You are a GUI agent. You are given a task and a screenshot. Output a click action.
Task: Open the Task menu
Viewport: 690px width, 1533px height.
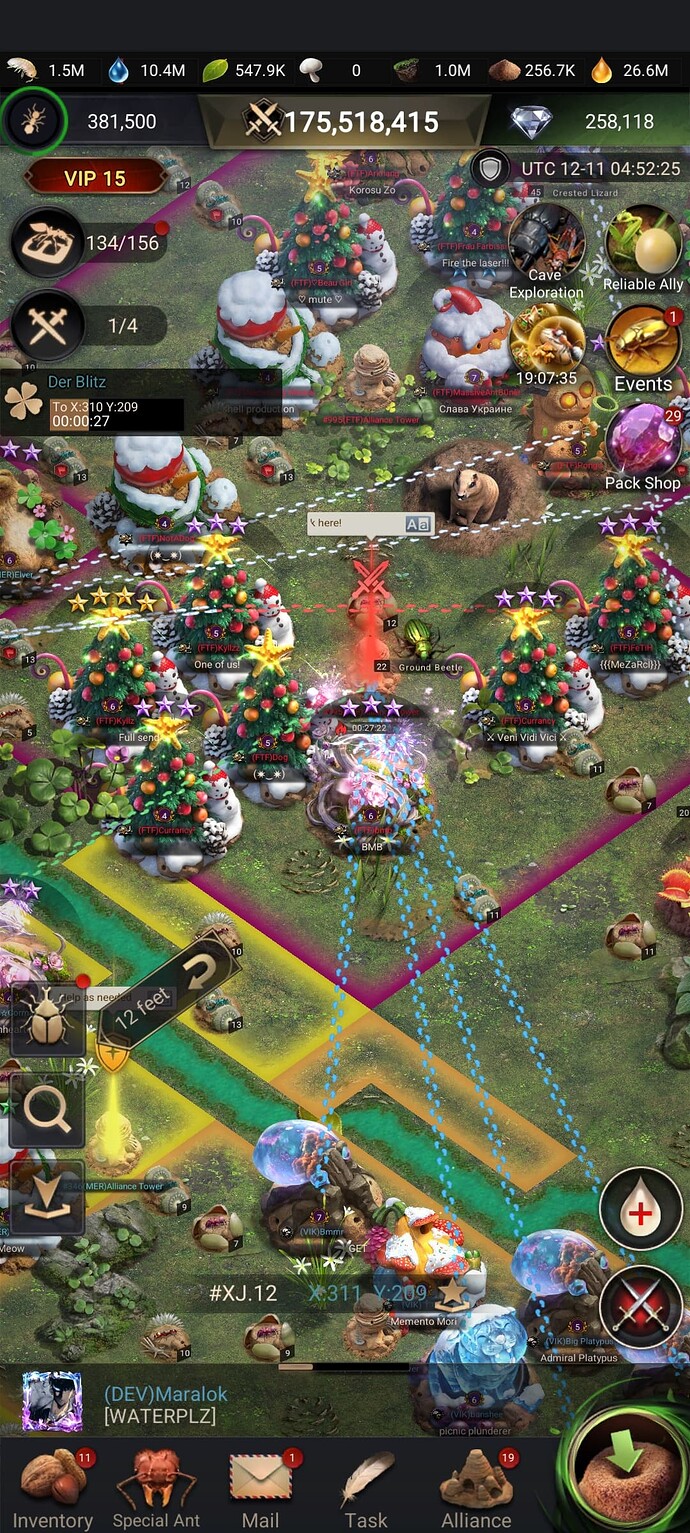tap(366, 1487)
